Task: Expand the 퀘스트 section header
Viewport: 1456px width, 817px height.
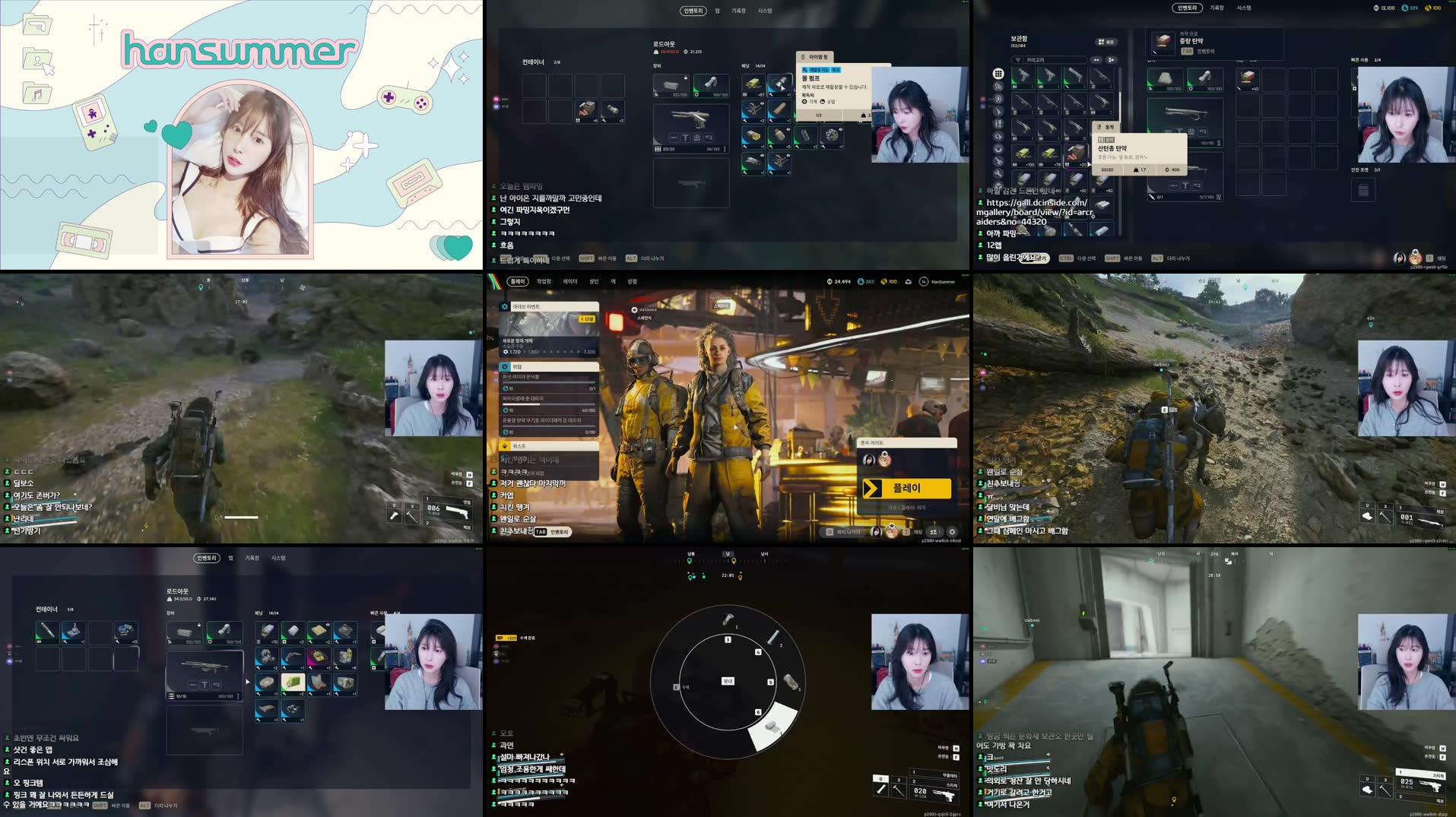Action: click(x=519, y=447)
